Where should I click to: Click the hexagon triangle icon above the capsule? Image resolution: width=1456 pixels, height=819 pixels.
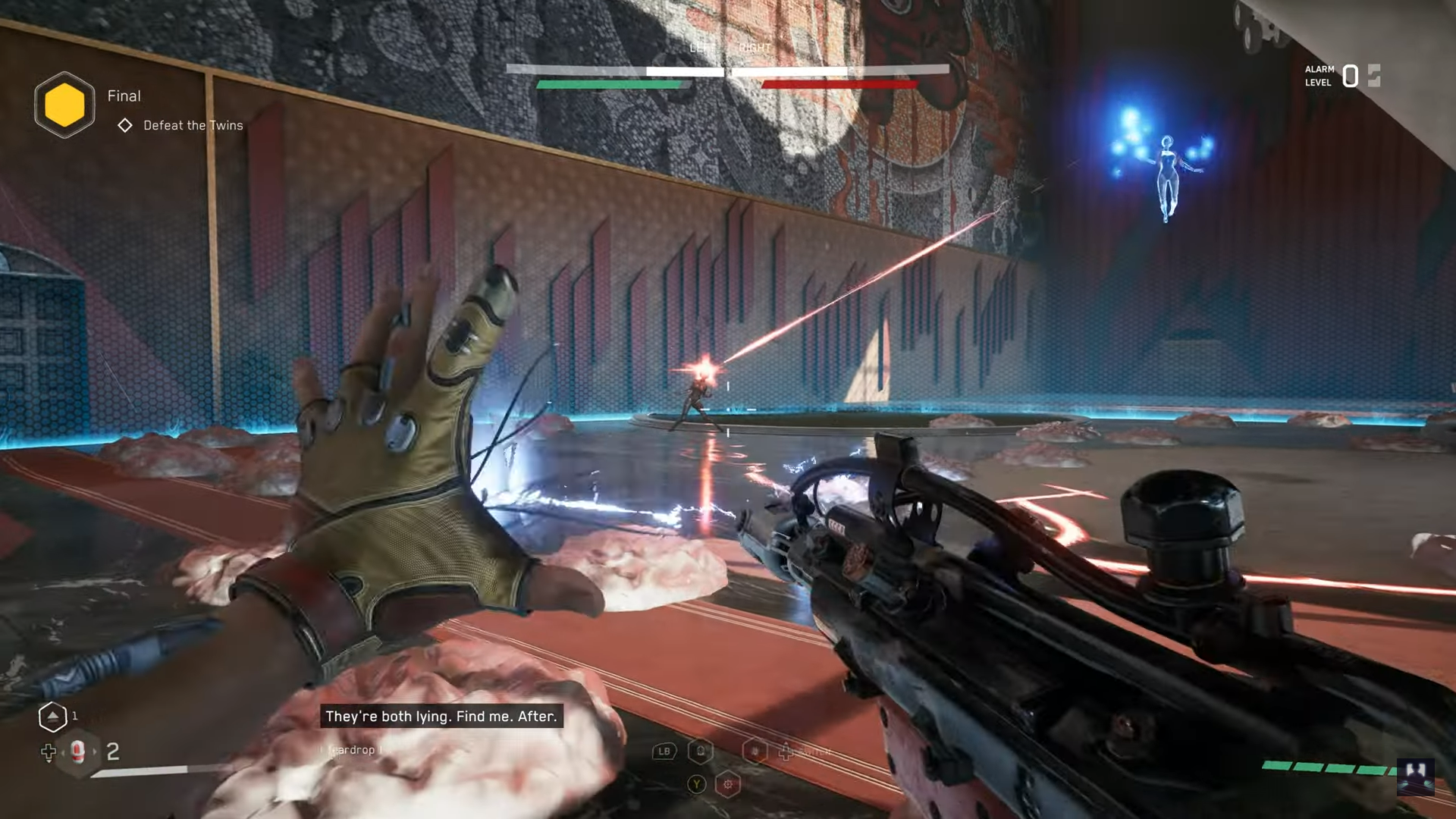(52, 717)
